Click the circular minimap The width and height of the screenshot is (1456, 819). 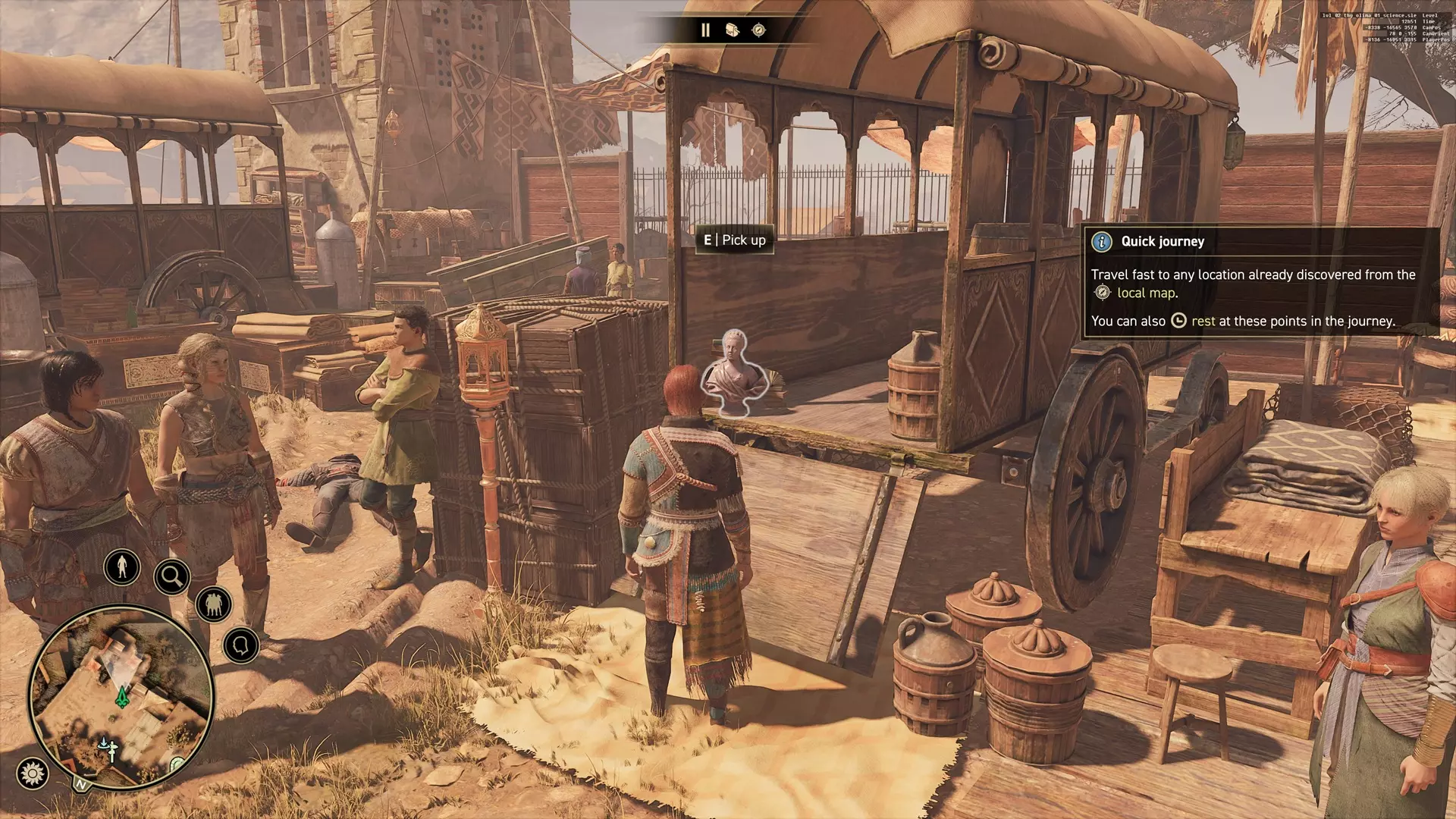pyautogui.click(x=121, y=696)
